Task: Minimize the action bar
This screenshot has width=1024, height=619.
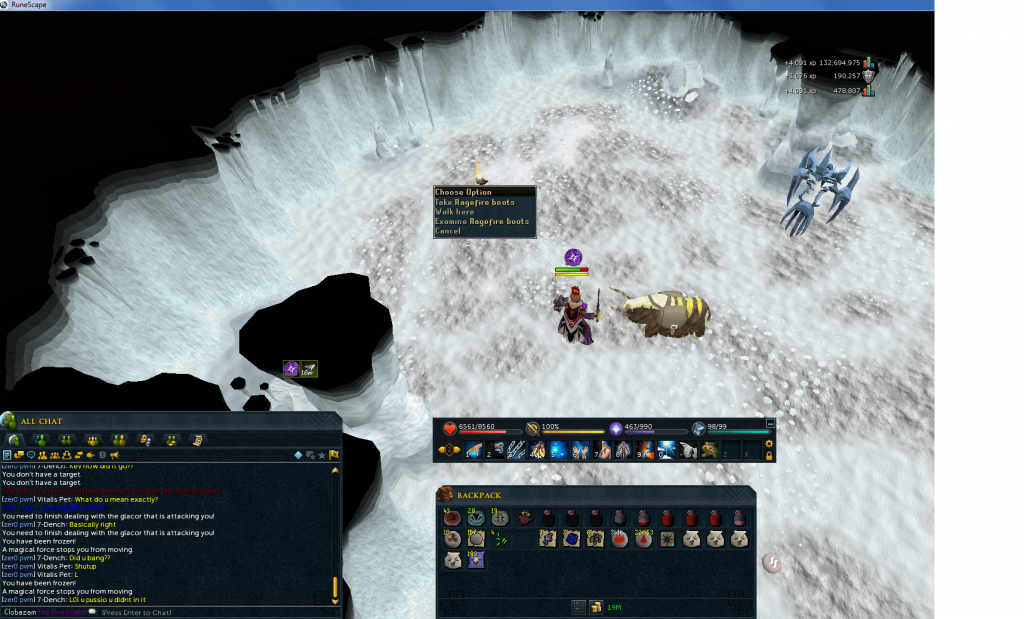Action: pyautogui.click(x=768, y=424)
